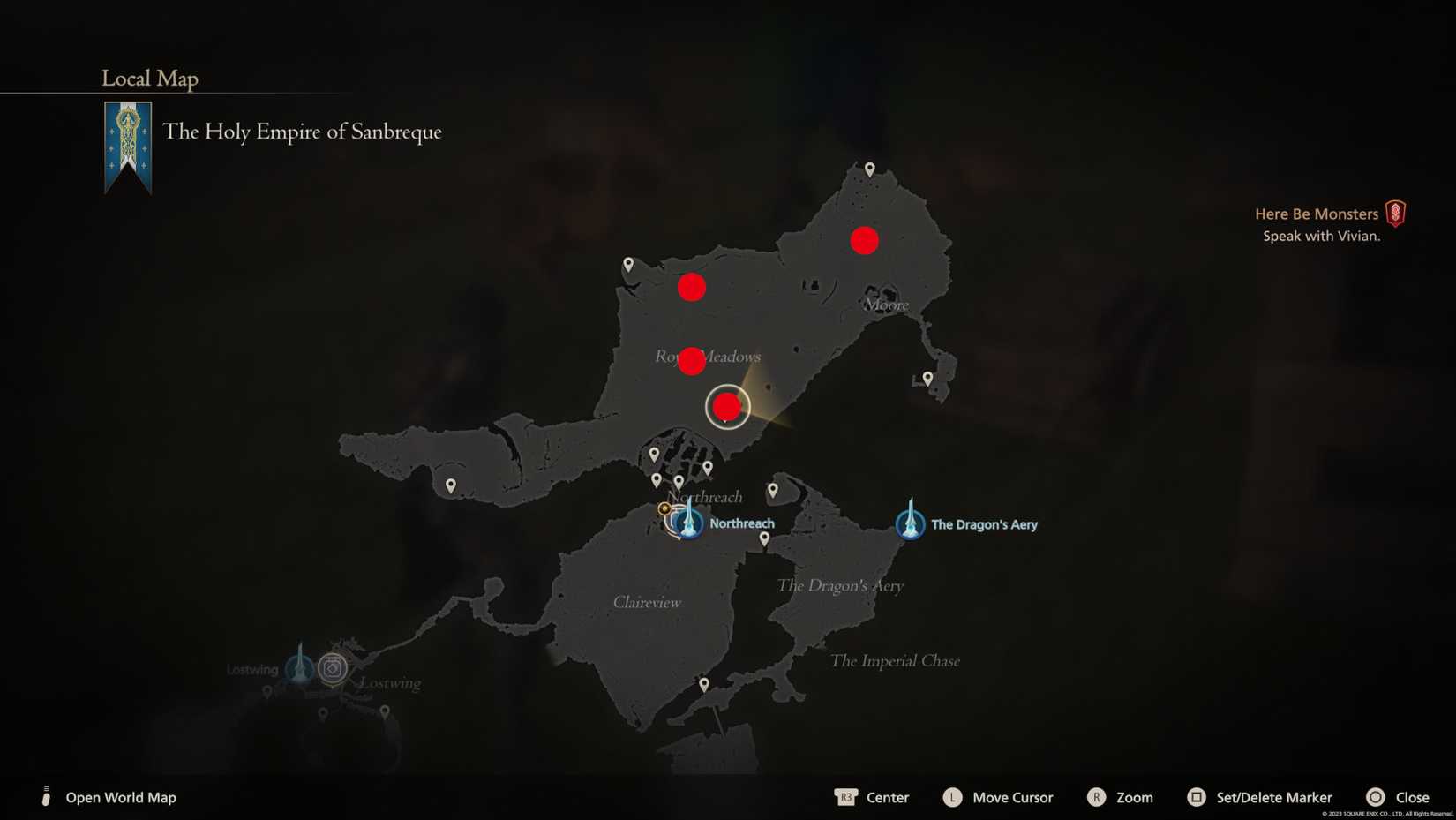Click the Square Set/Delete Marker button icon
This screenshot has height=820, width=1456.
tap(1196, 797)
